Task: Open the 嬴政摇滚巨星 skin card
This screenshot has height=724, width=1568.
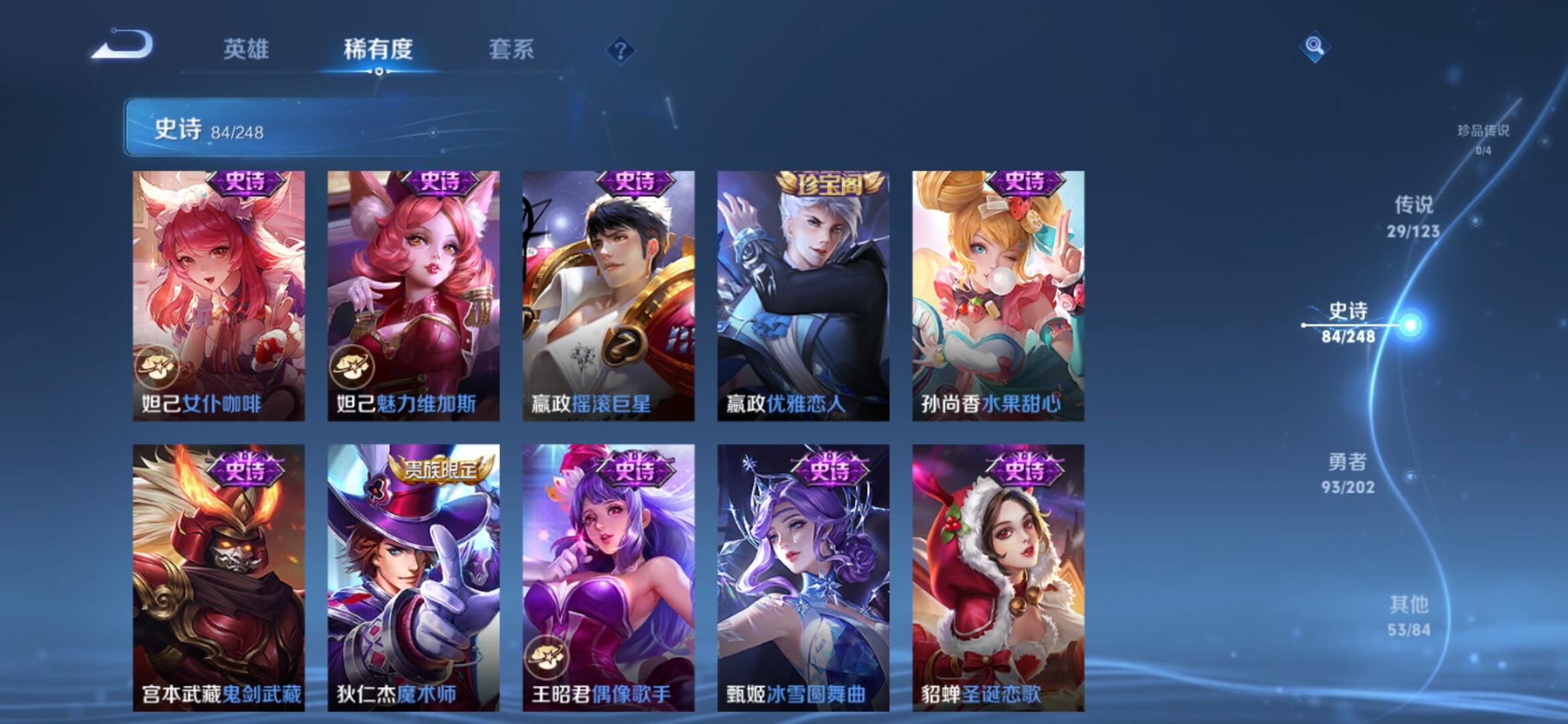Action: [608, 296]
